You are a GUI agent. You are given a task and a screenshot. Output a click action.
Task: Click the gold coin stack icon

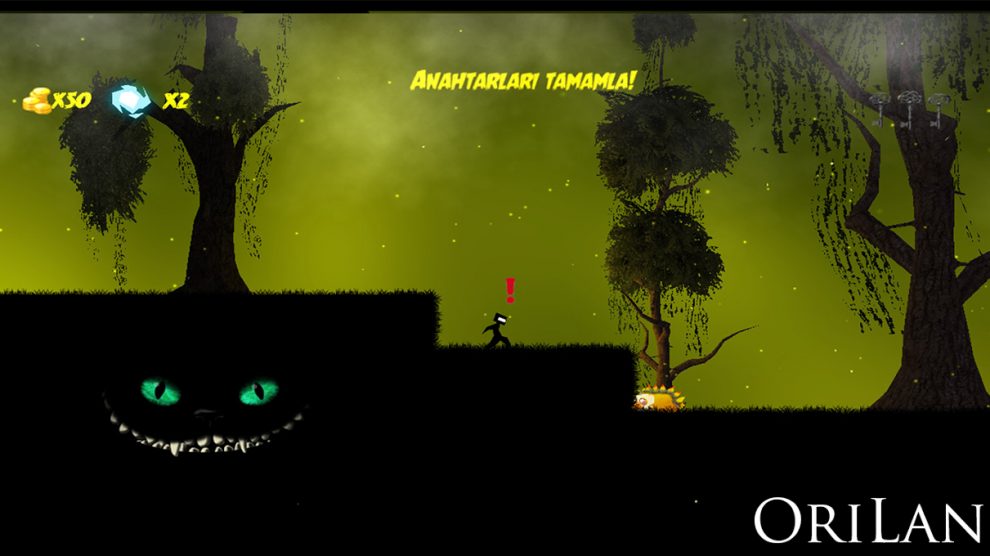[x=37, y=100]
